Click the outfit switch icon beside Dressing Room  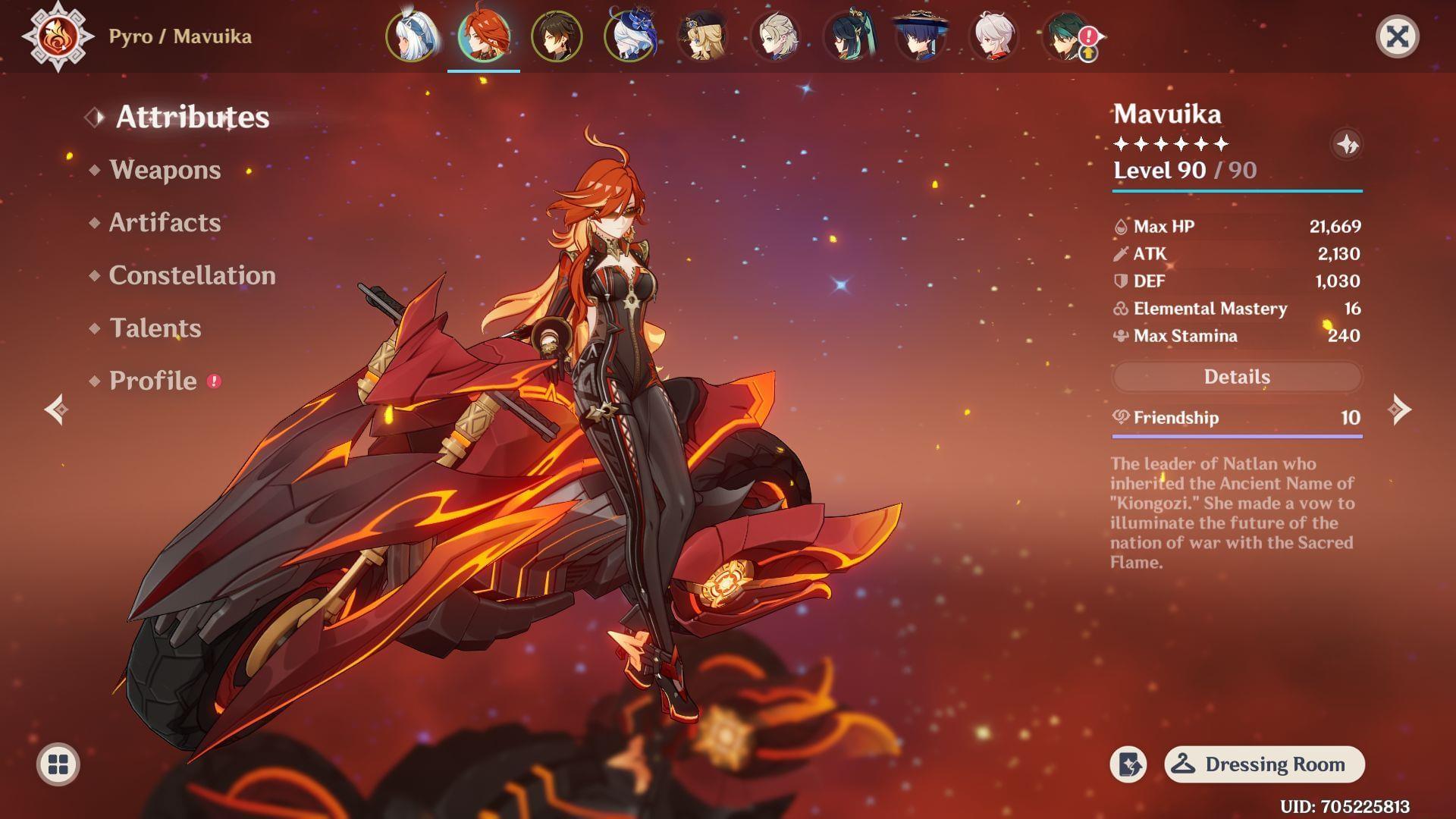1128,764
